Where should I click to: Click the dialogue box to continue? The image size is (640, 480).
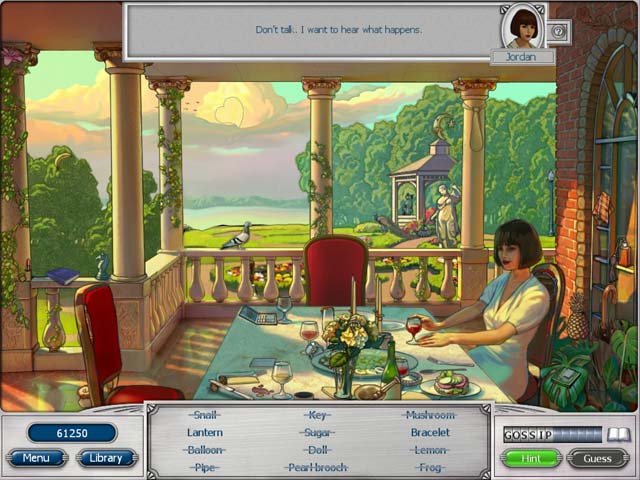pos(310,30)
